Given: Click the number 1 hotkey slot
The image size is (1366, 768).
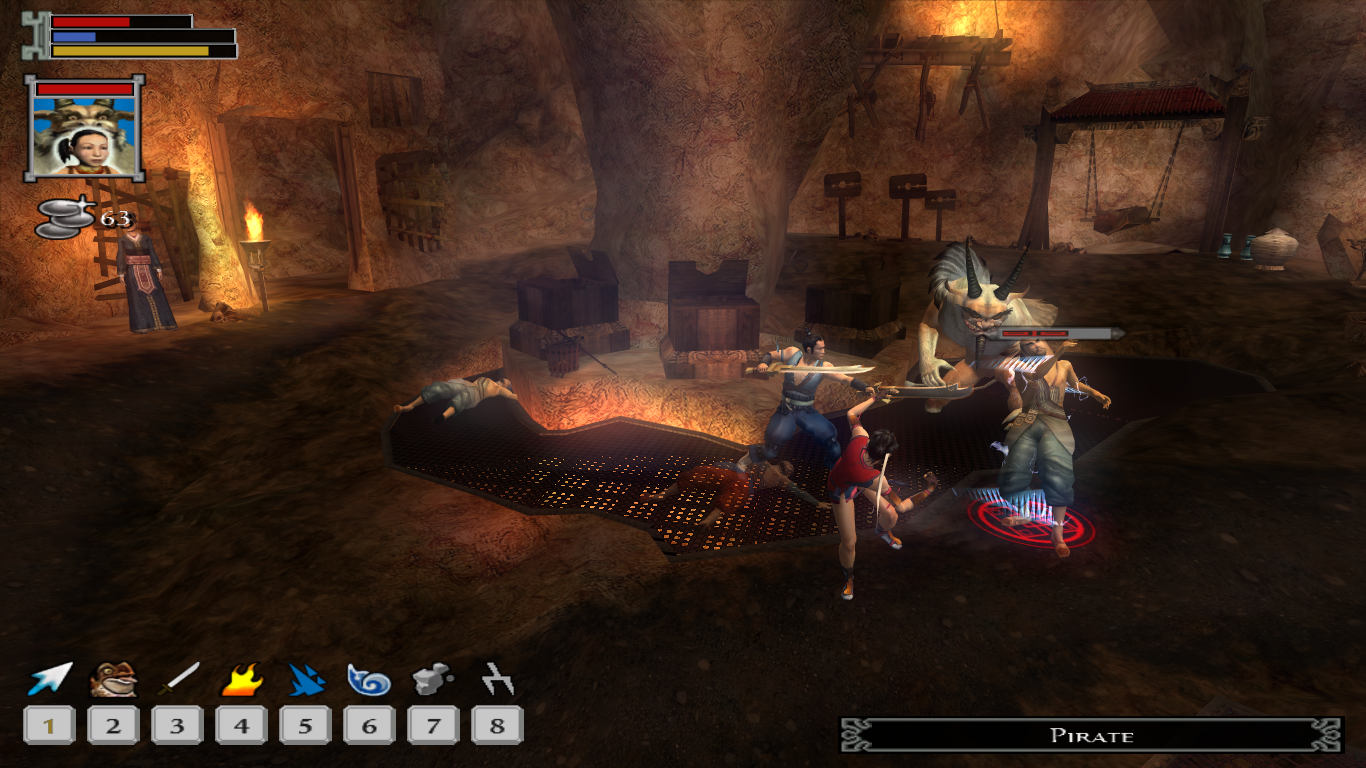Looking at the screenshot, I should click(x=49, y=725).
